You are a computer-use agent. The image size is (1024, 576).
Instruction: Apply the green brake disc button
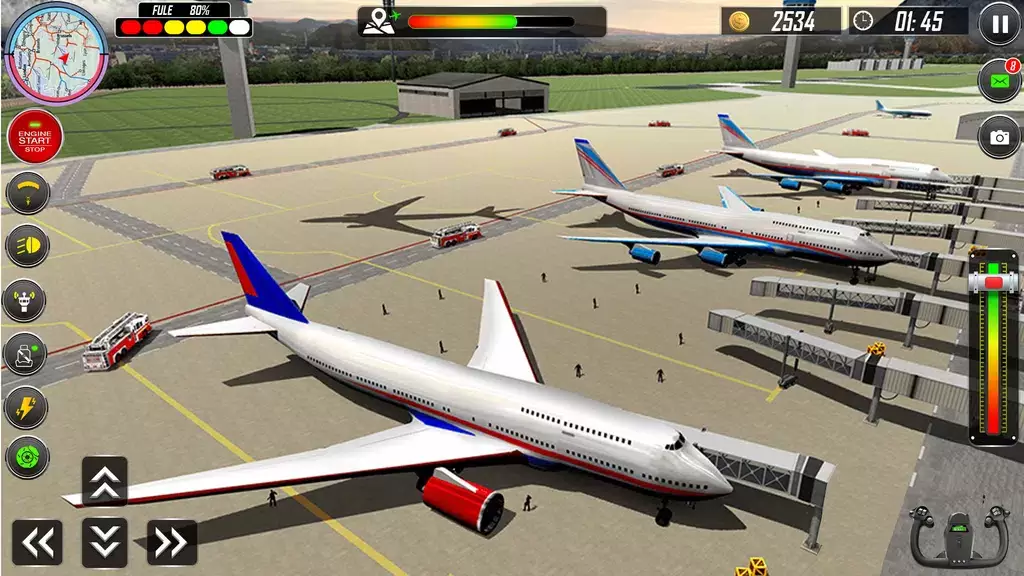click(x=27, y=458)
